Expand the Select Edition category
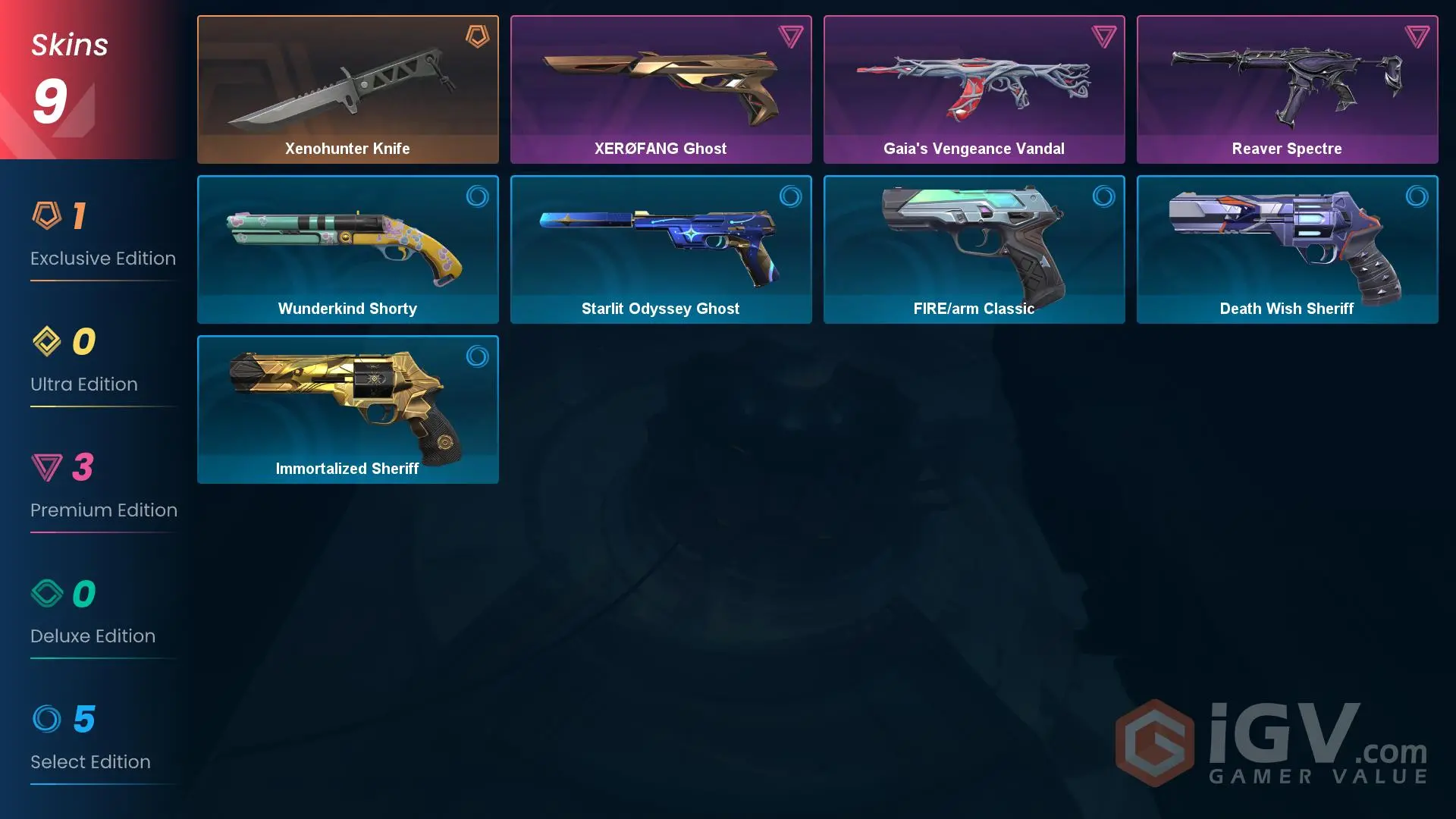Viewport: 1456px width, 819px height. (90, 761)
